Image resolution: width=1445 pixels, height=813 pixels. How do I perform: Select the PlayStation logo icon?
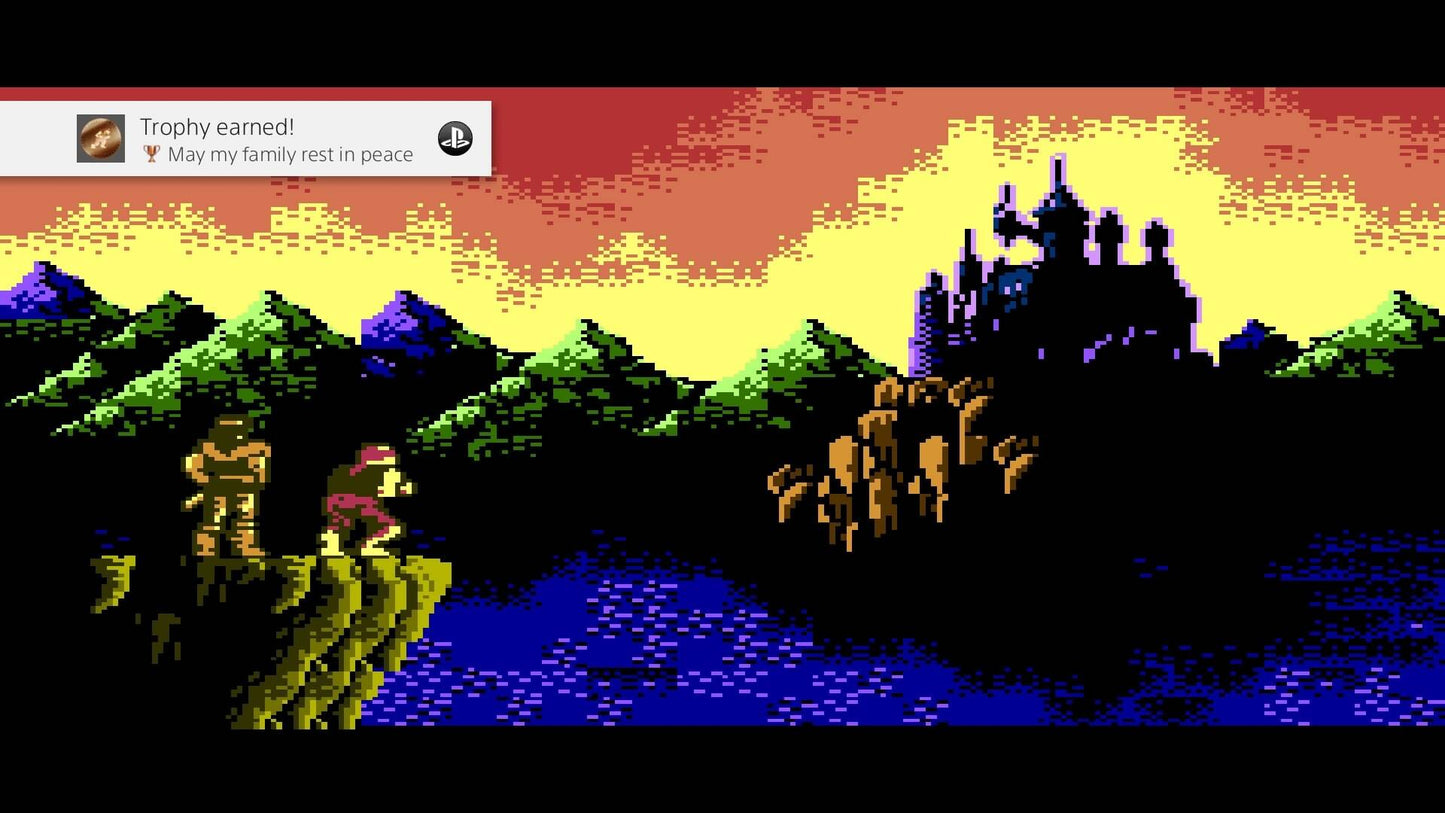tap(456, 140)
